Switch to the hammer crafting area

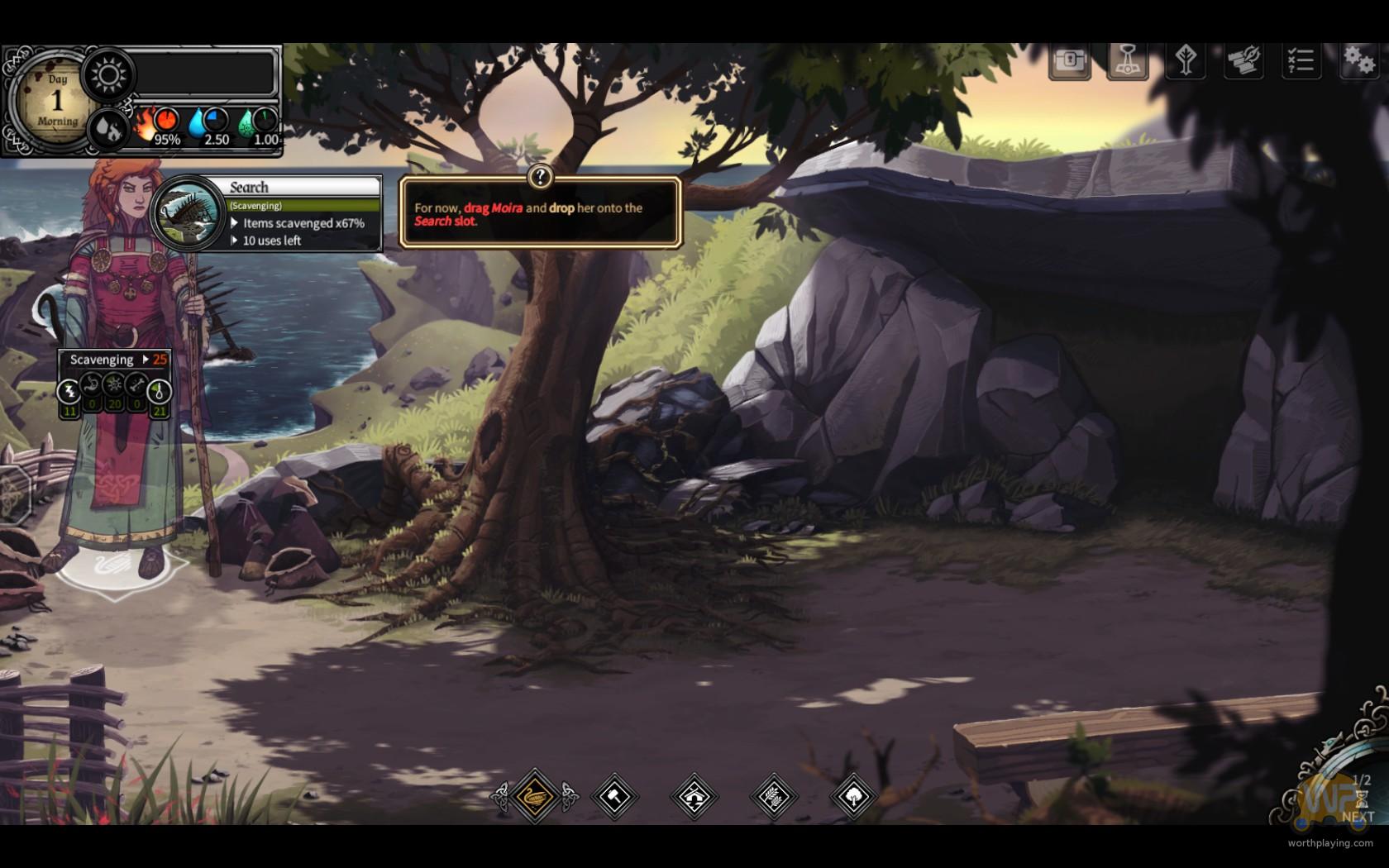click(614, 796)
